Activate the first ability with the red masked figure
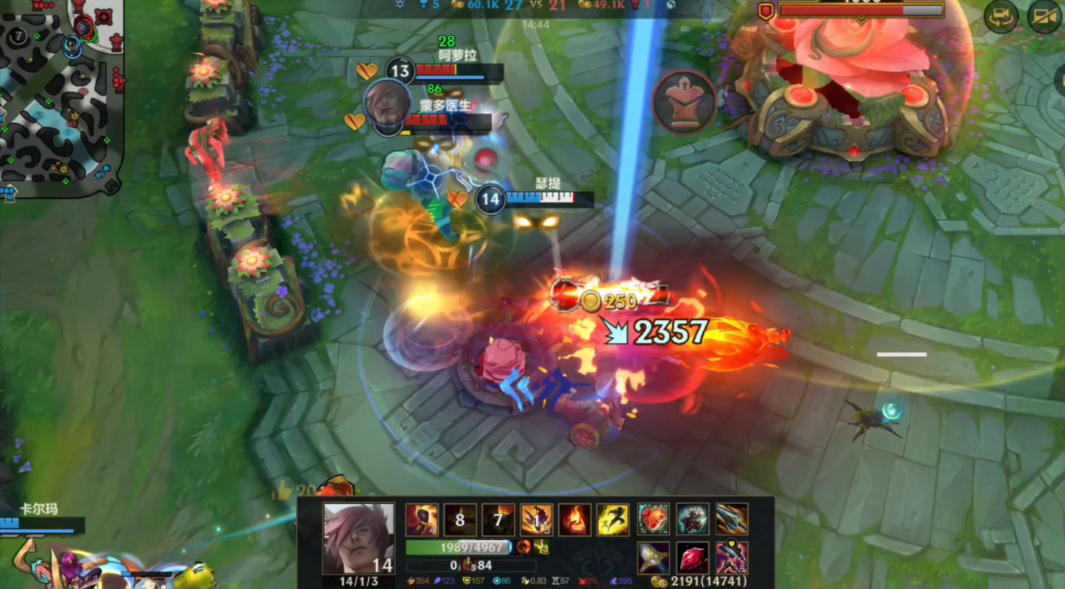 [422, 520]
